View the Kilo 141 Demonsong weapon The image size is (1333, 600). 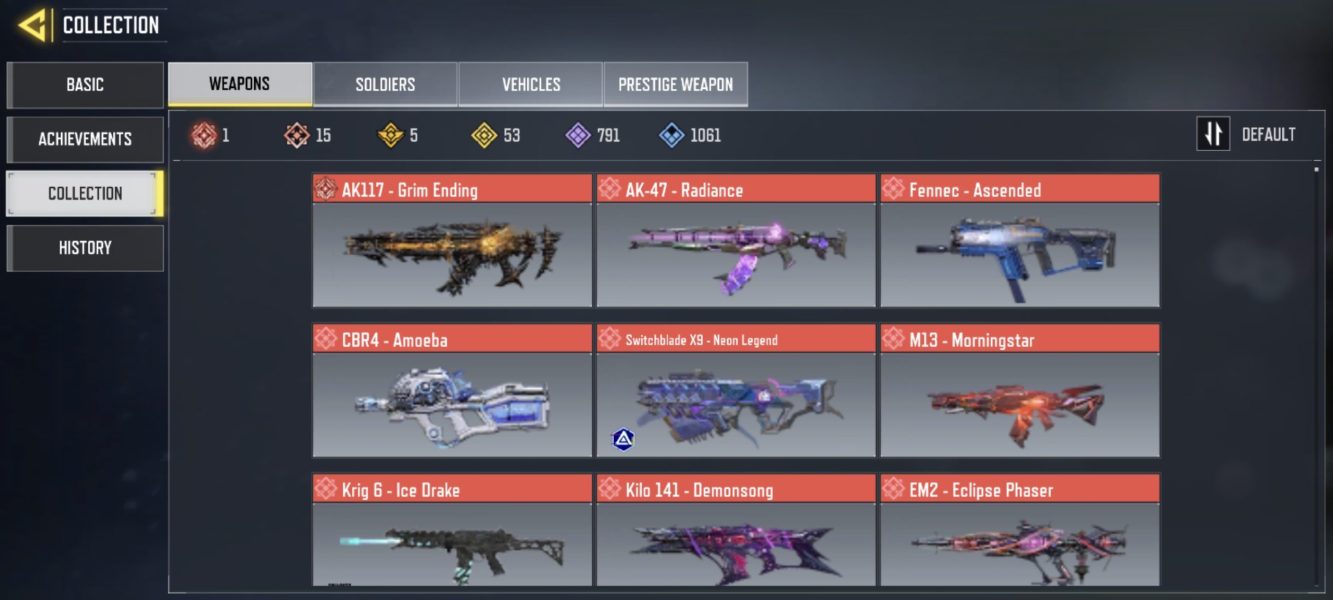(x=736, y=532)
